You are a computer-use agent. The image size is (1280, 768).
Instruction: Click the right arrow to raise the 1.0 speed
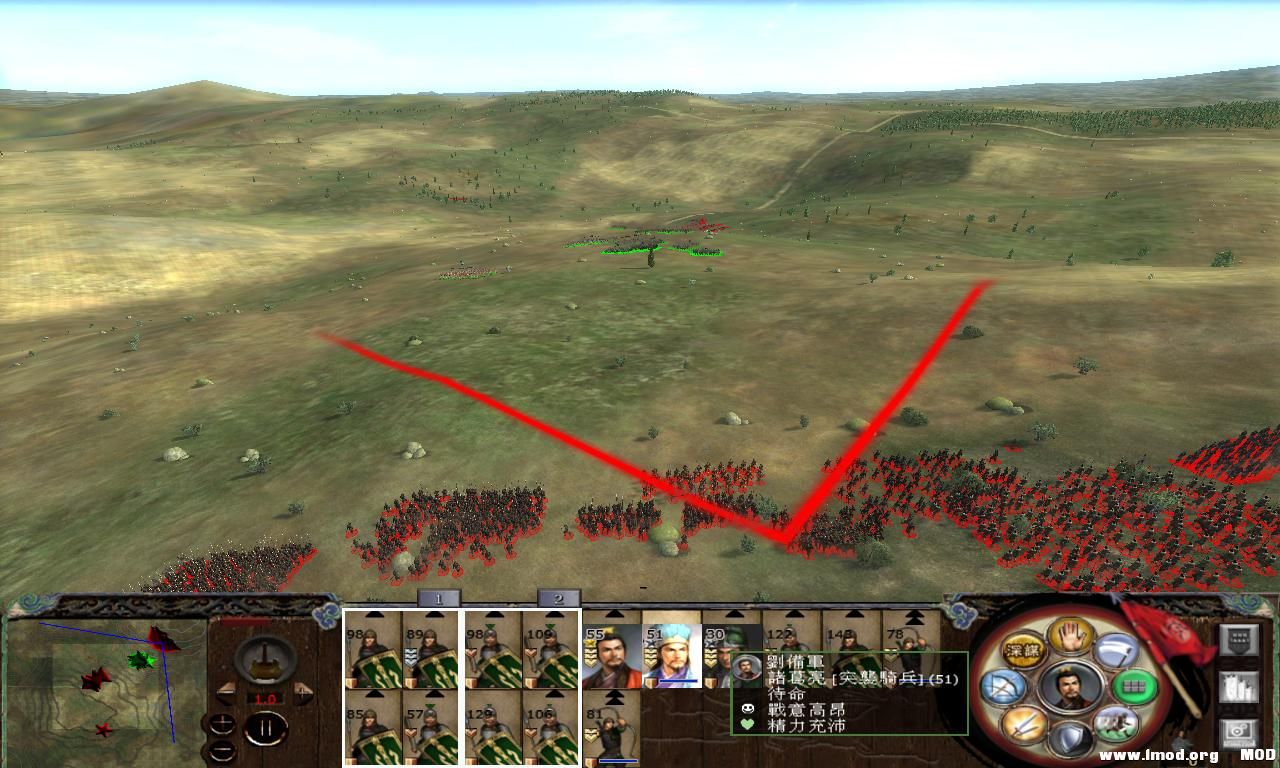302,692
